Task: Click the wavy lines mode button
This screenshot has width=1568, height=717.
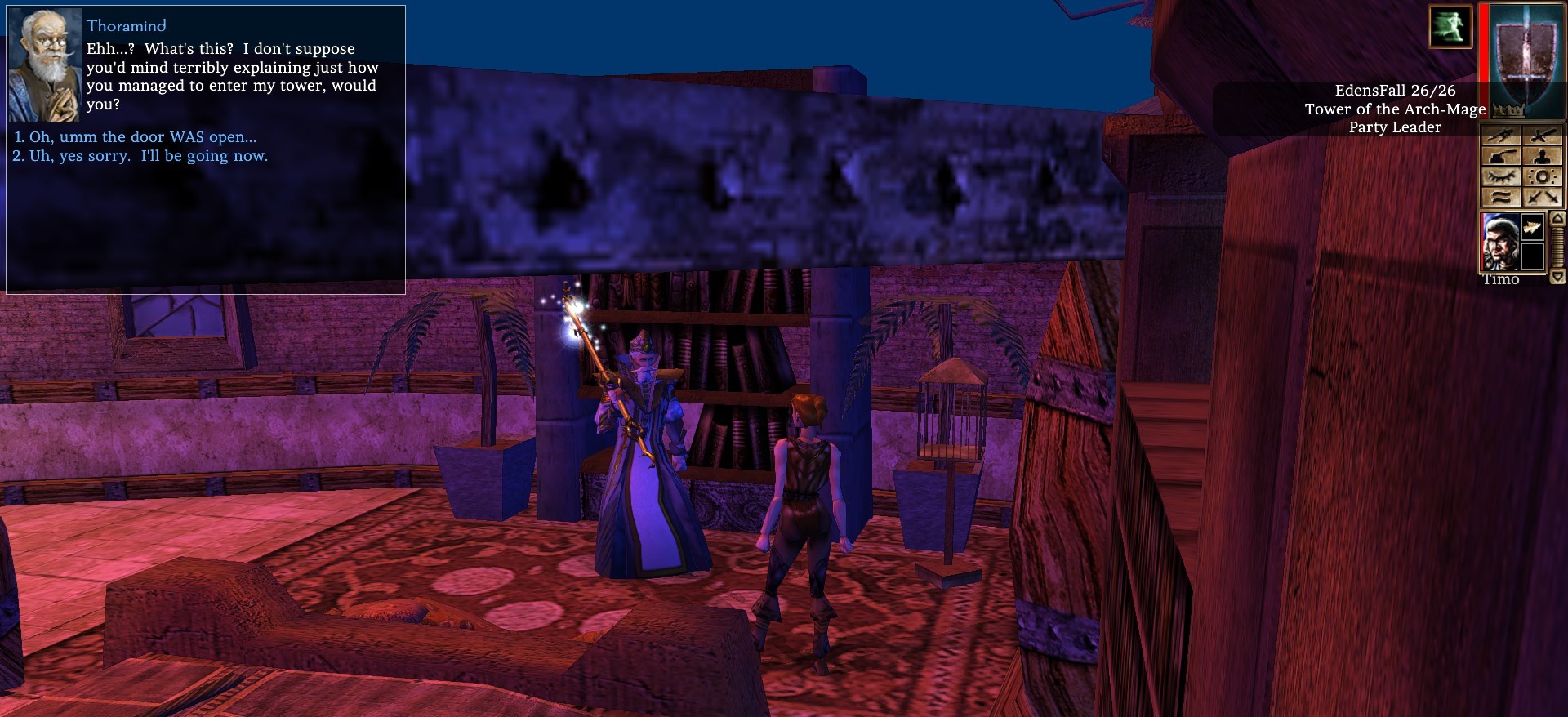Action: [1501, 197]
